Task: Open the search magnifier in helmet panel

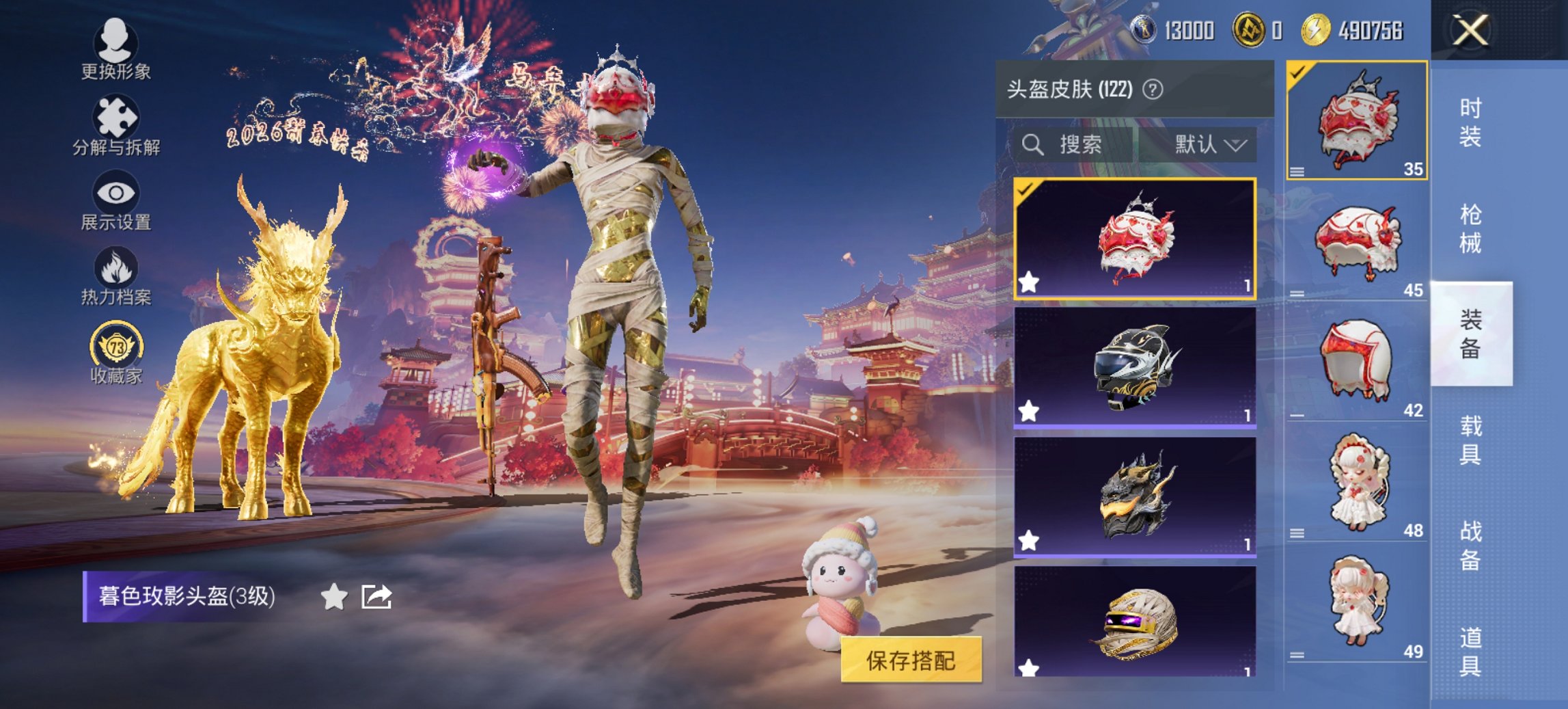Action: tap(1032, 144)
